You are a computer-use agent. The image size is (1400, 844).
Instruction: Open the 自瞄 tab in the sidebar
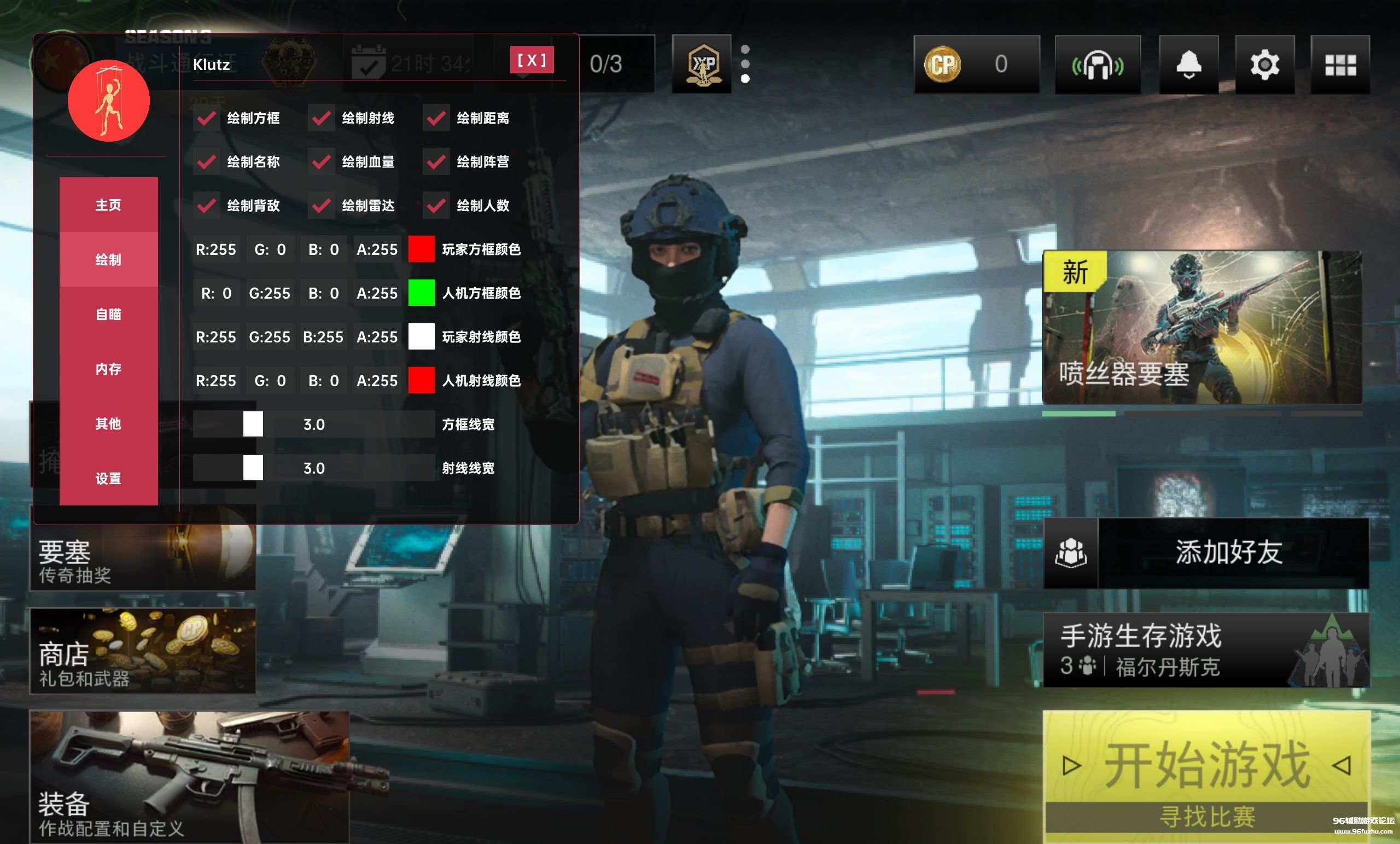(x=108, y=315)
